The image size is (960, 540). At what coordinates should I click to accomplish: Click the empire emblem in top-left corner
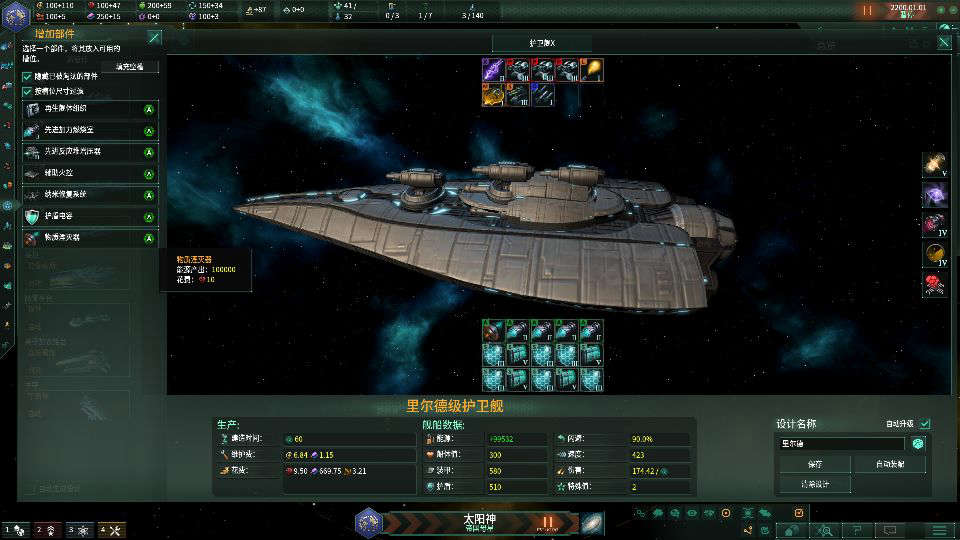click(17, 12)
